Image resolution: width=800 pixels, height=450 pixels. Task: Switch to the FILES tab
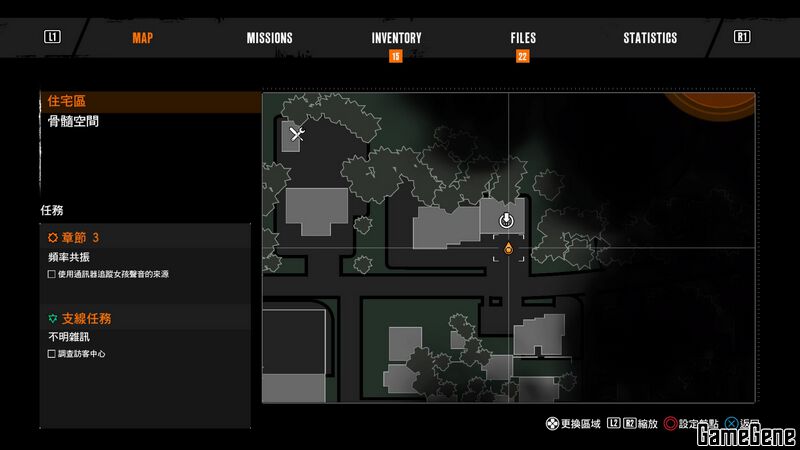coord(523,38)
